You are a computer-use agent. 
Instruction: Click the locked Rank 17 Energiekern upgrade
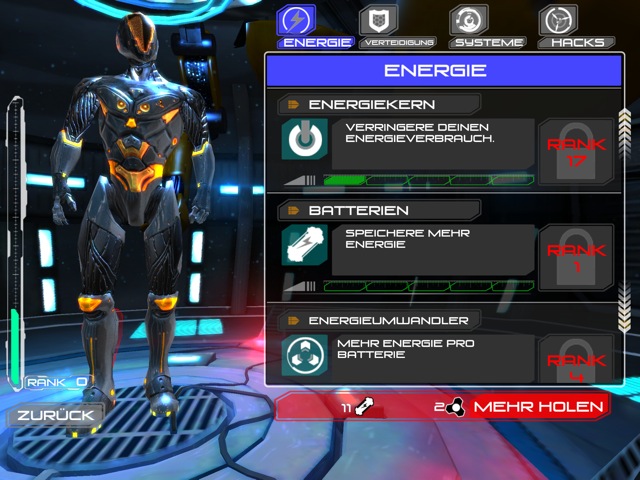[x=578, y=151]
